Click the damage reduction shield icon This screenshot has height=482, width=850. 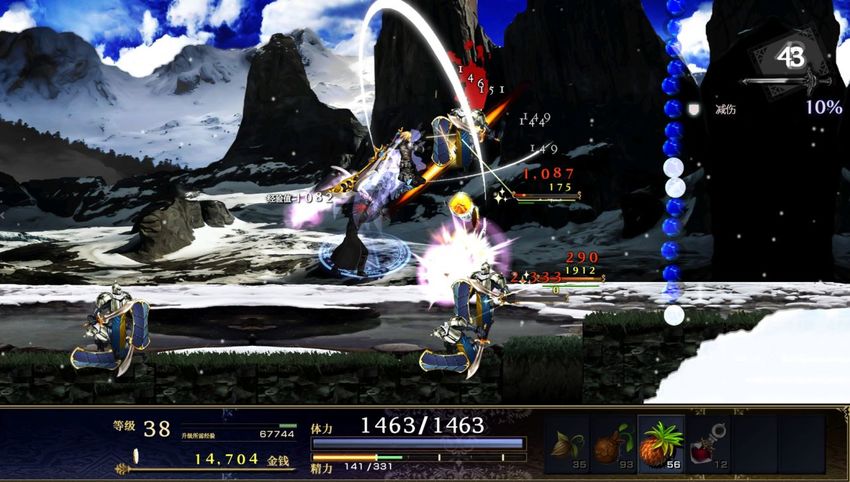(x=692, y=108)
